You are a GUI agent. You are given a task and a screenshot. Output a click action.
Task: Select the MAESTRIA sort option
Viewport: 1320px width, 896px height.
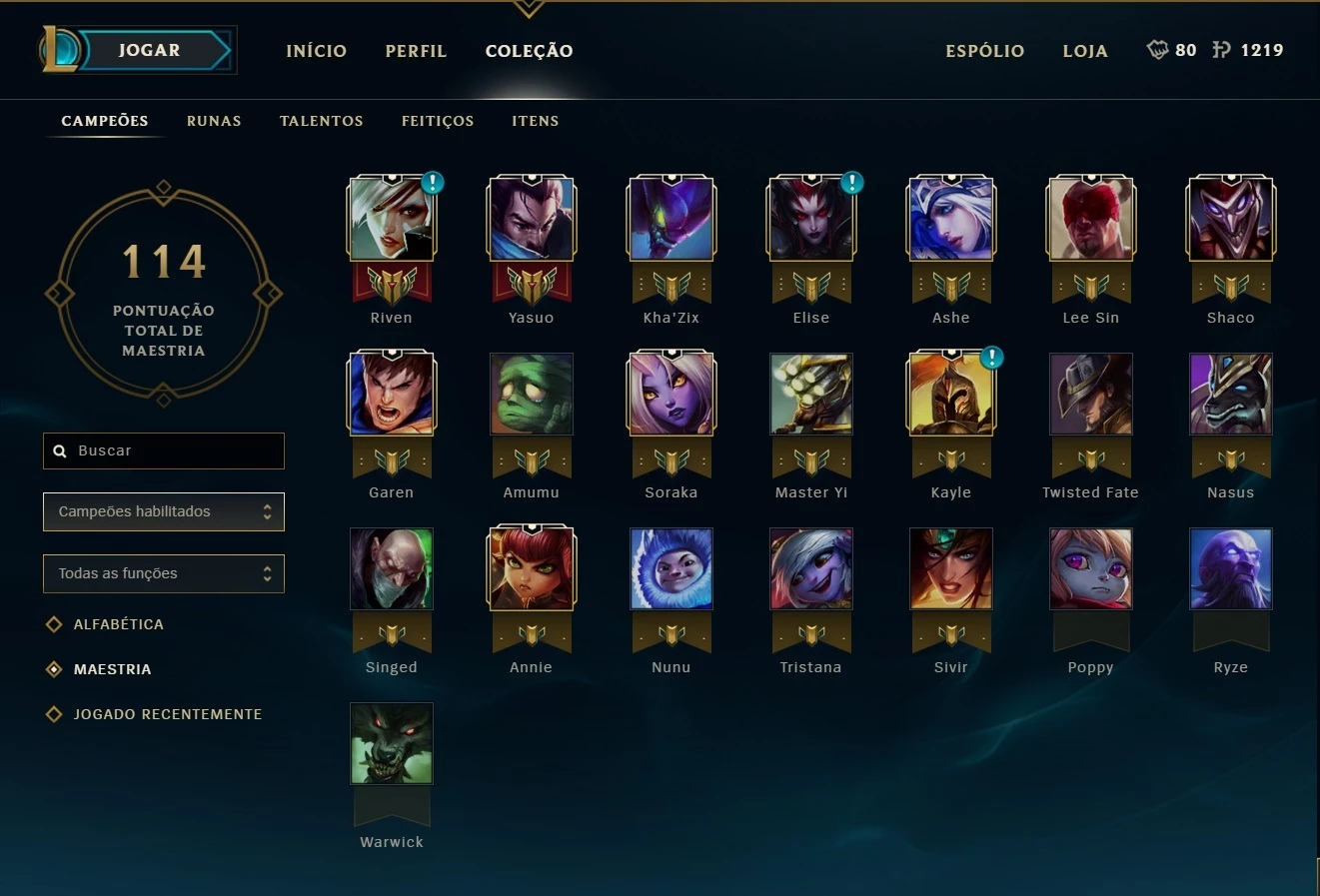pyautogui.click(x=111, y=668)
